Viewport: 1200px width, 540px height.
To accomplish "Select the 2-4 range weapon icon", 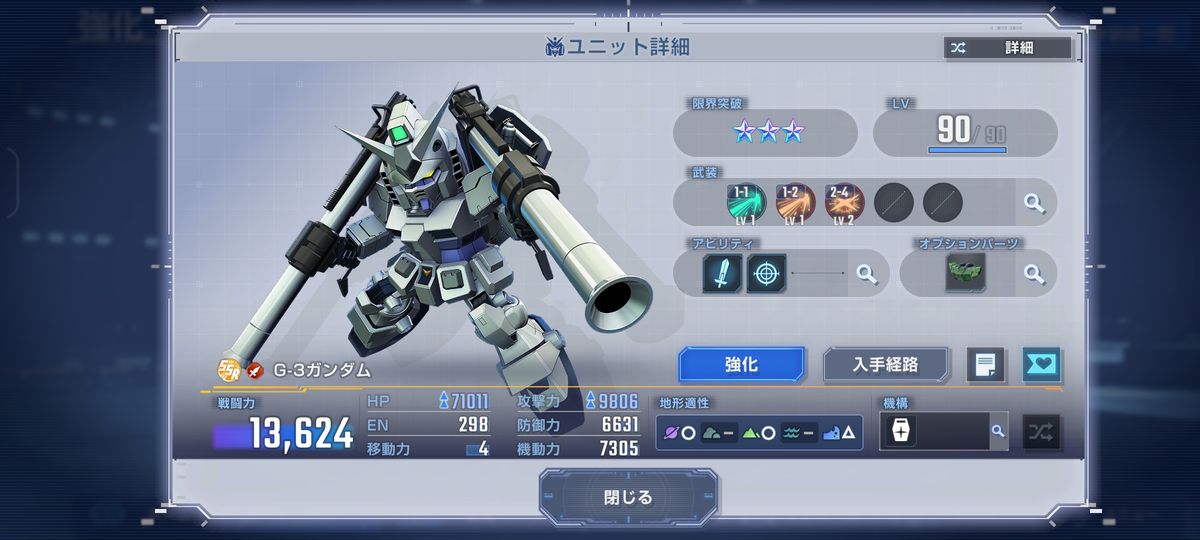I will point(844,203).
